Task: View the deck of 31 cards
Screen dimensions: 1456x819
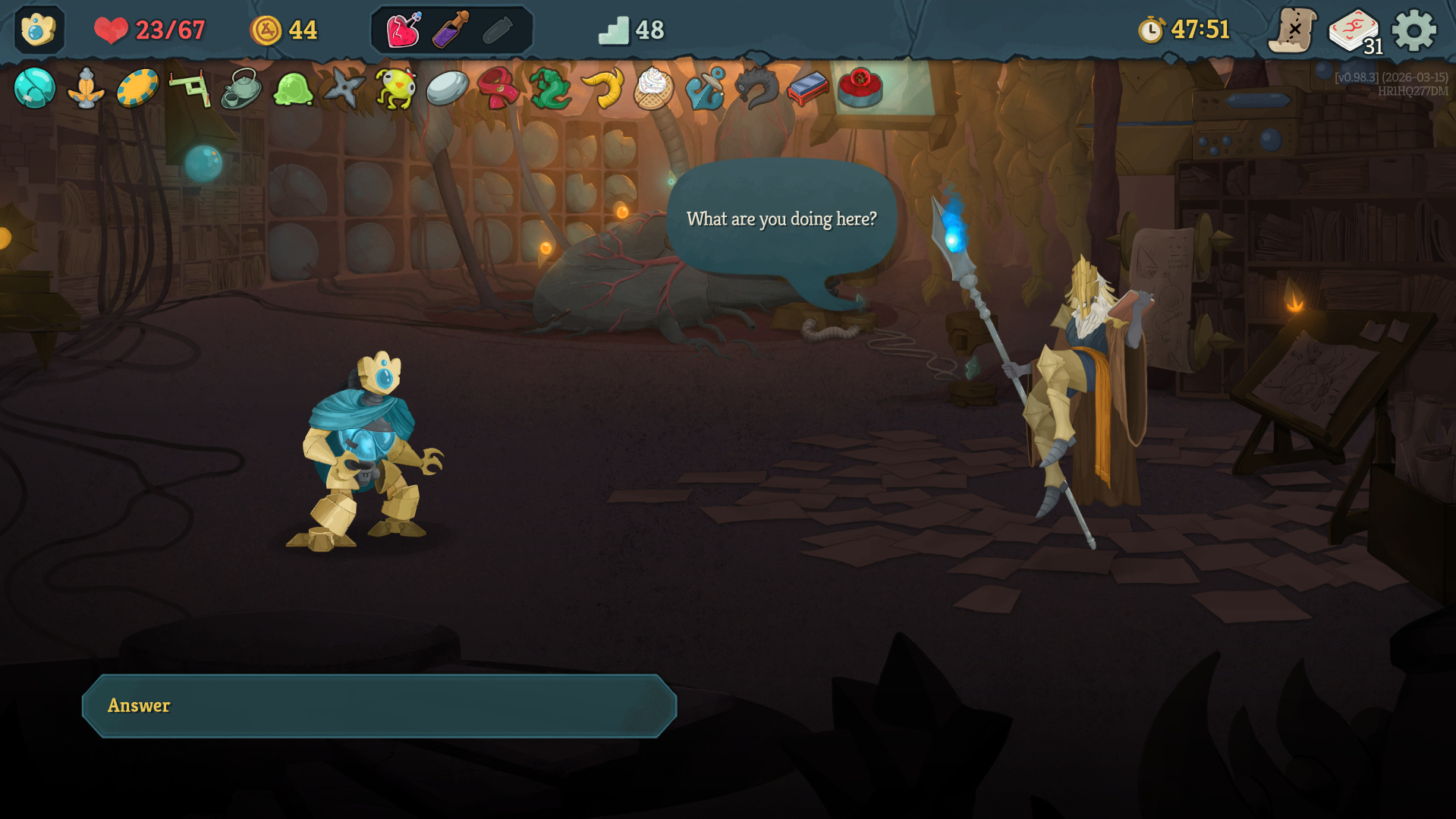Action: coord(1354,31)
